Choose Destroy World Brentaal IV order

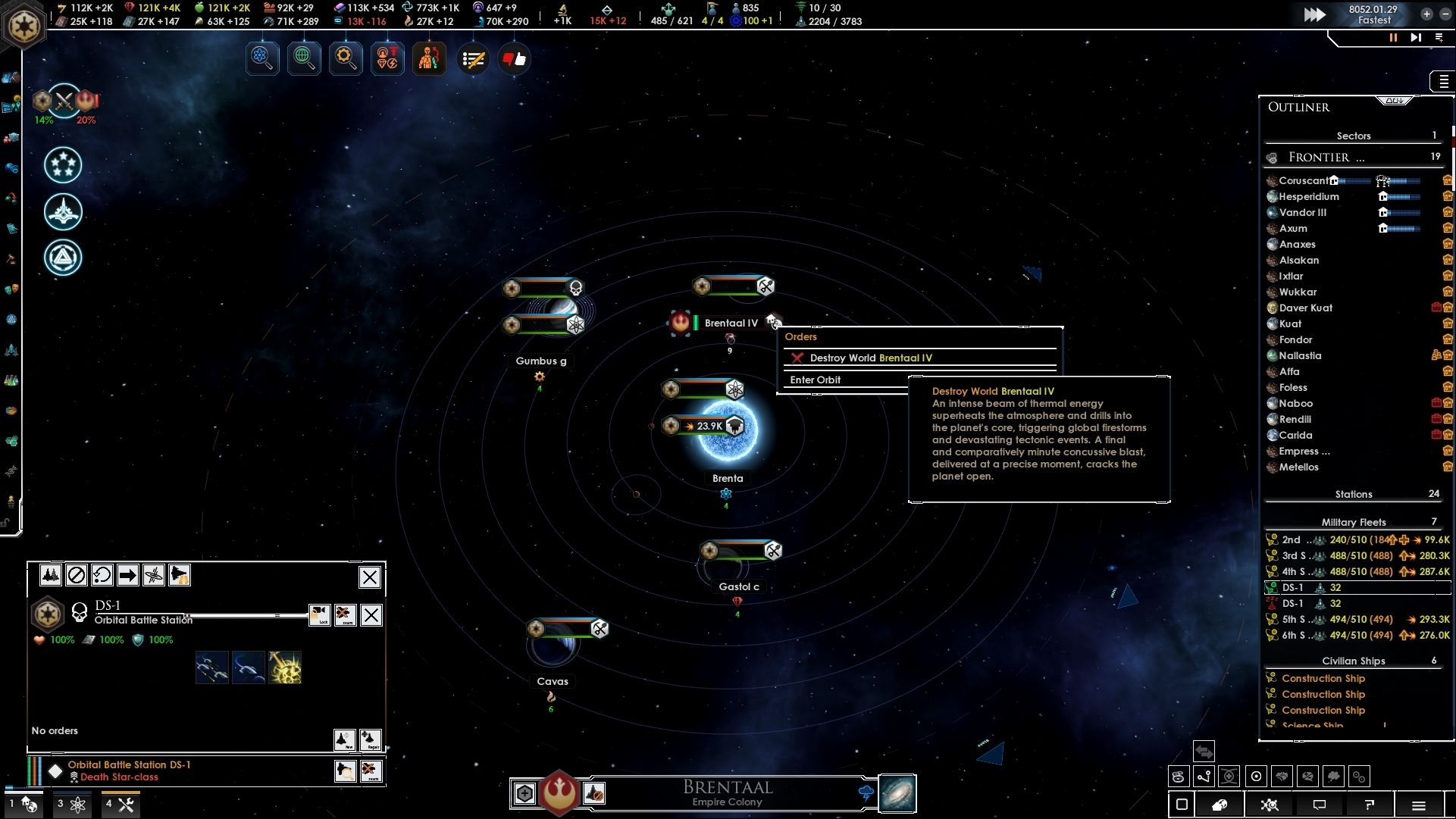(x=870, y=358)
